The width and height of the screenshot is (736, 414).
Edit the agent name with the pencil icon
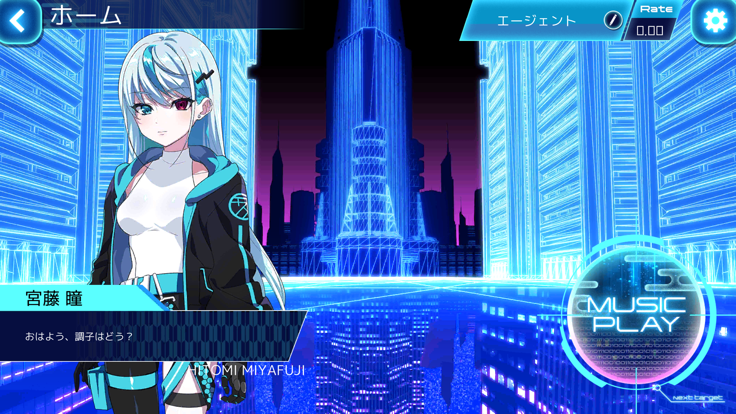tap(613, 20)
